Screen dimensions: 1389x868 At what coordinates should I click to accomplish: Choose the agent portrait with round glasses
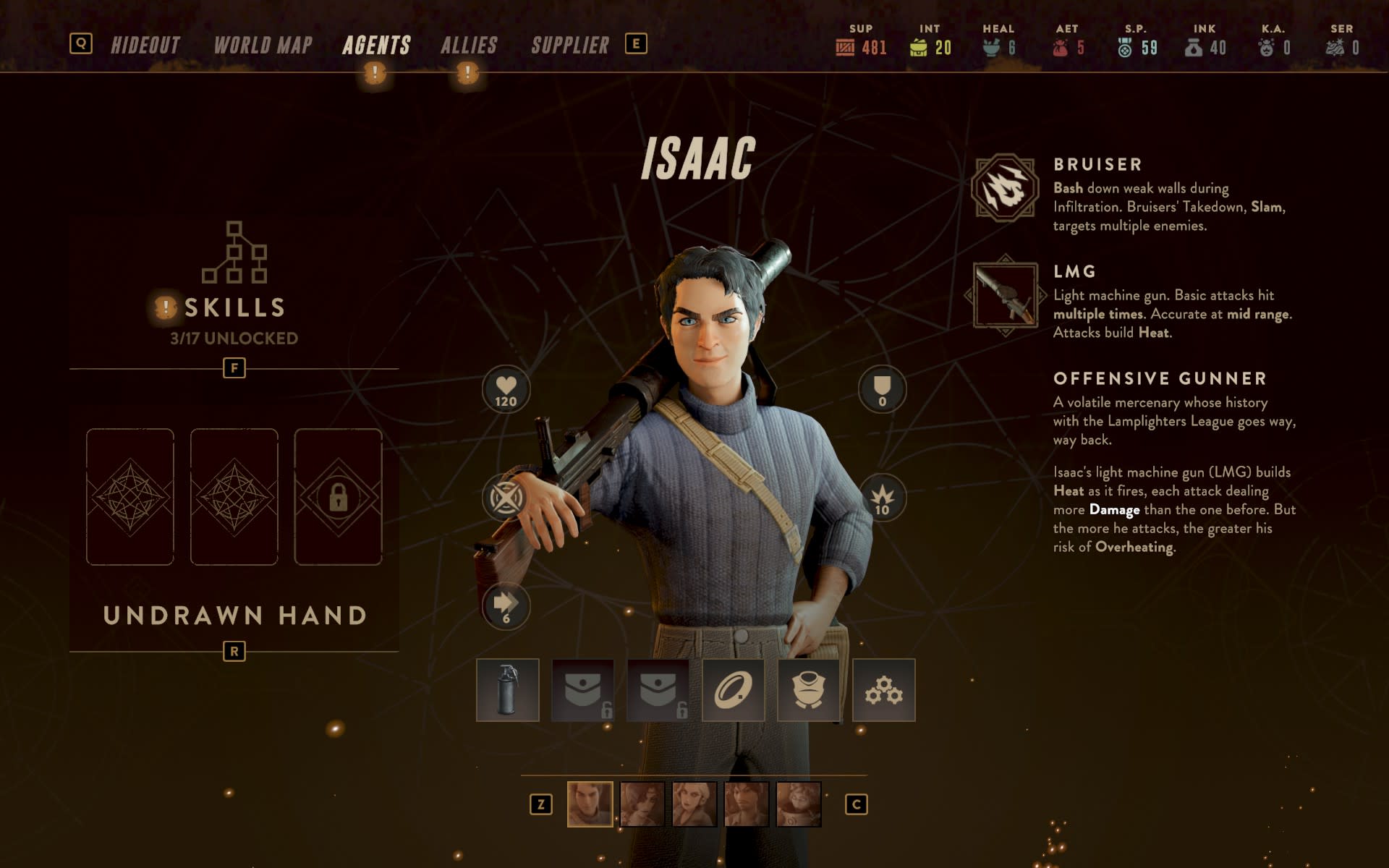798,804
